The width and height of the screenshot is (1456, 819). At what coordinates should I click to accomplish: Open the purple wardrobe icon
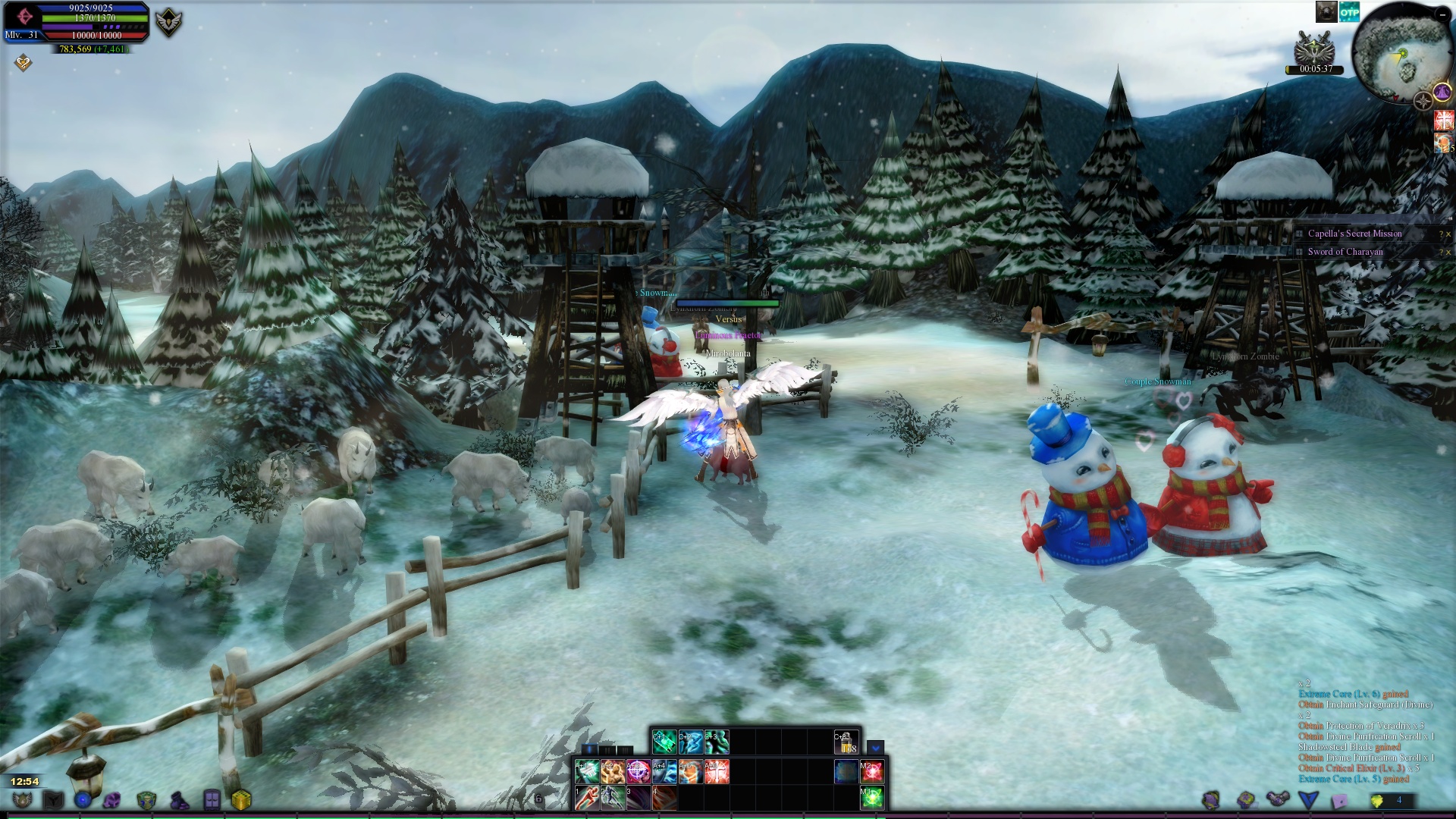click(212, 800)
